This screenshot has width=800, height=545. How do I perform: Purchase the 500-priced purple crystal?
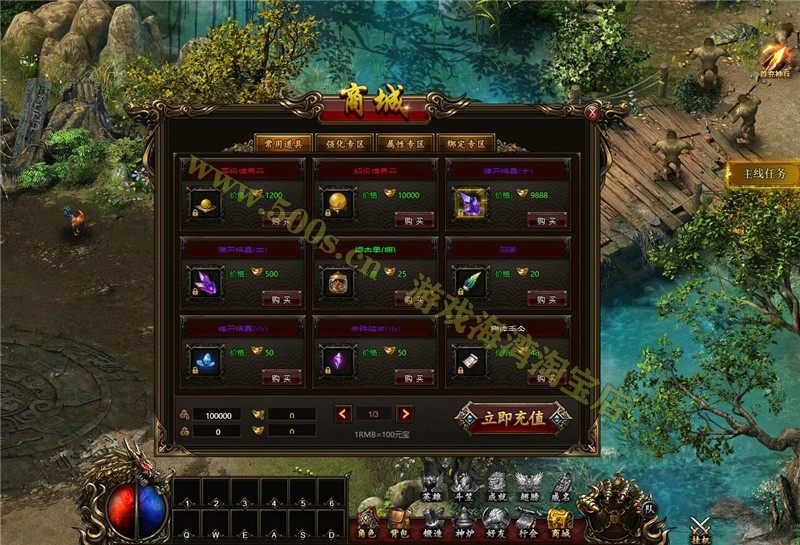point(281,298)
